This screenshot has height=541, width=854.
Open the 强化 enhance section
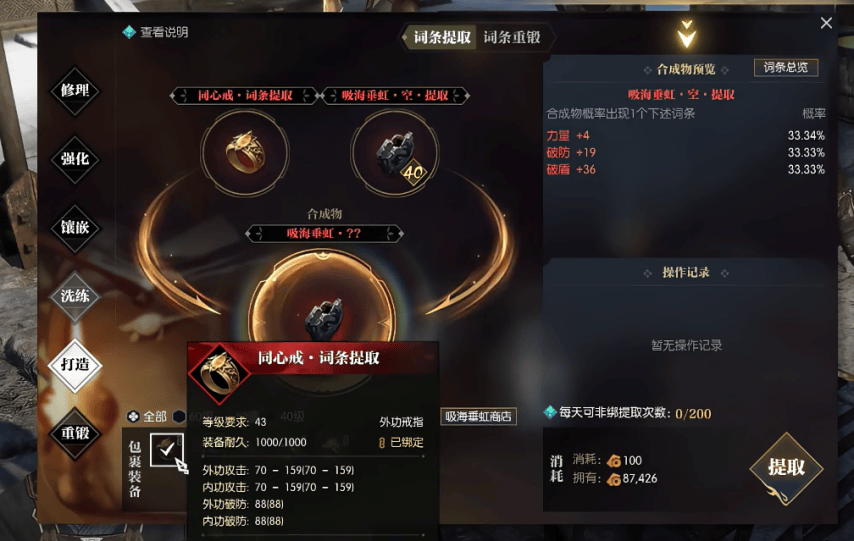75,159
